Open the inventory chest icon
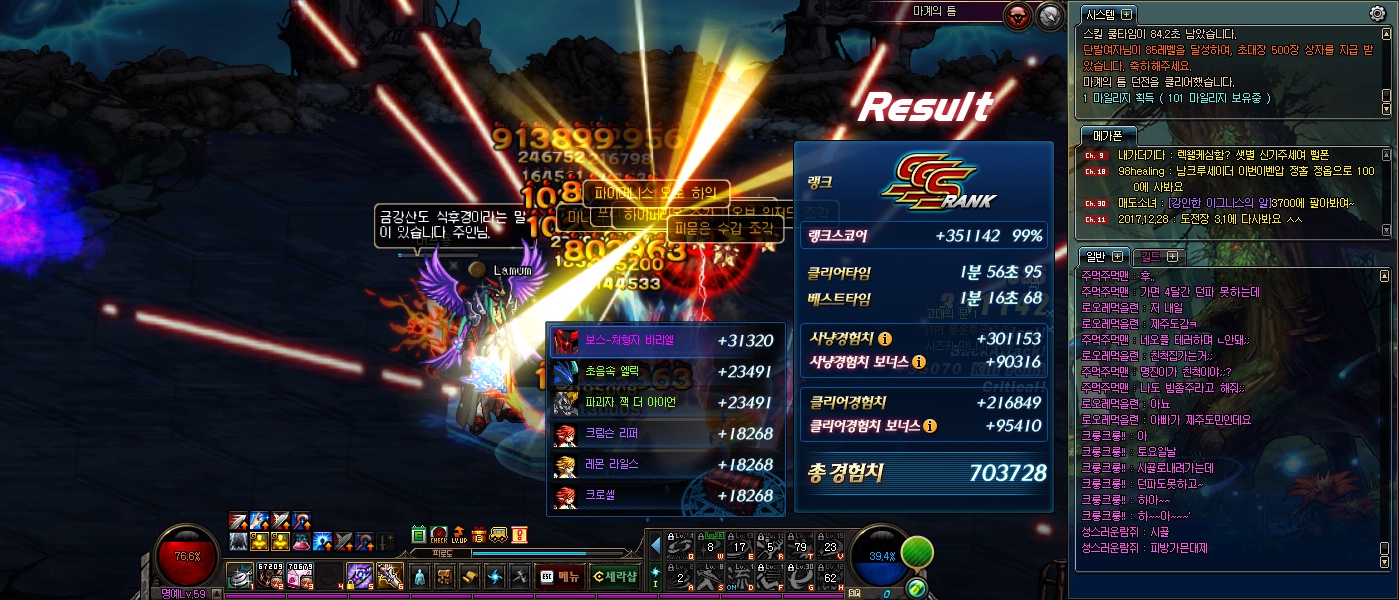Image resolution: width=1399 pixels, height=600 pixels. point(445,576)
